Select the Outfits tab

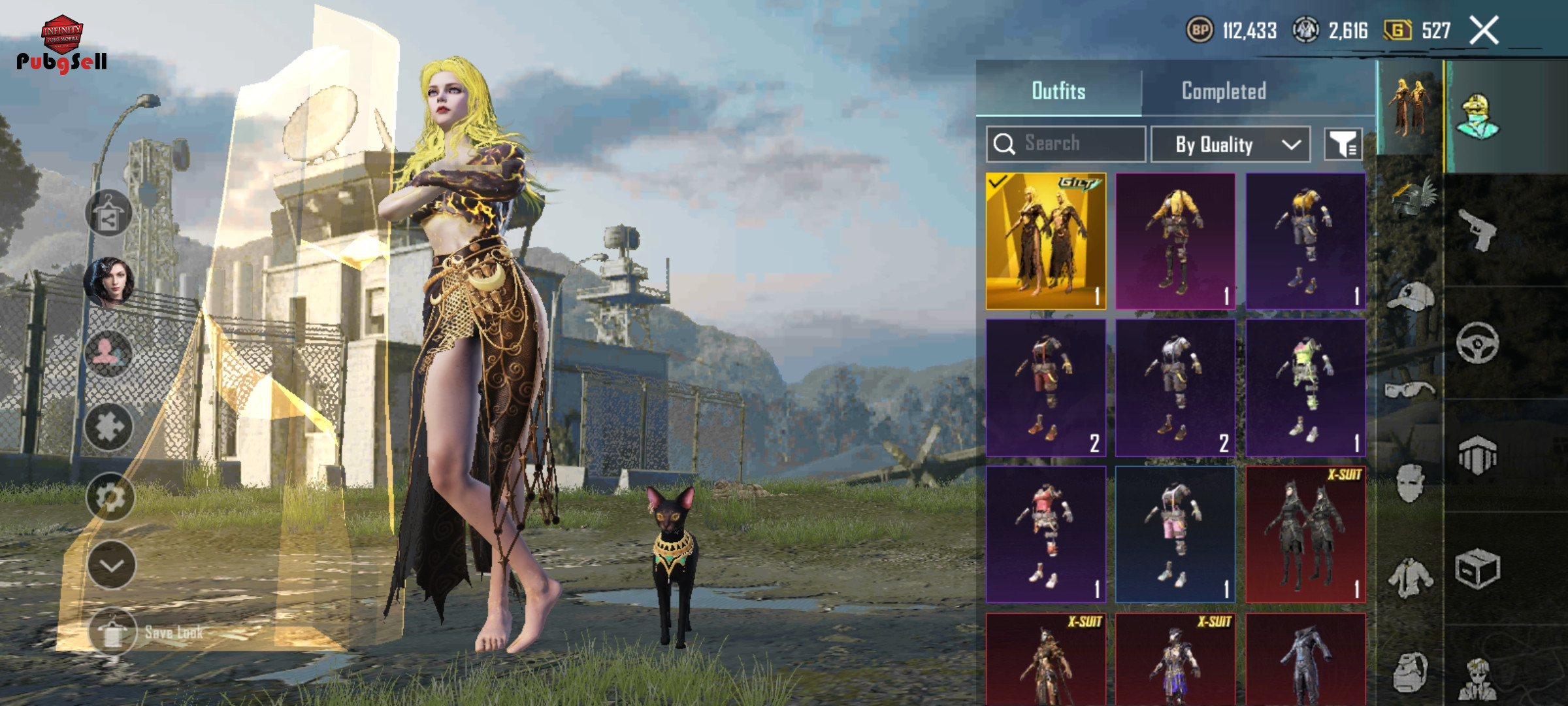tap(1058, 91)
